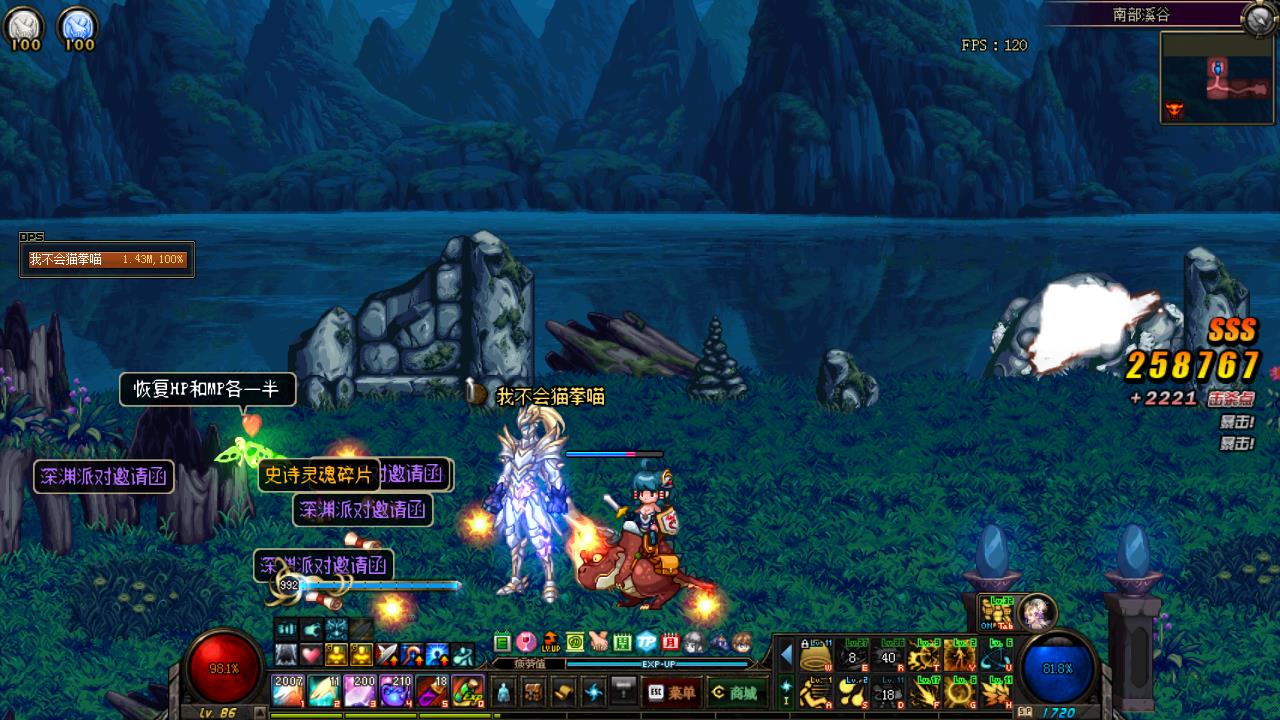The image size is (1280, 720).
Task: Open the blue character silhouette icon
Action: (503, 692)
